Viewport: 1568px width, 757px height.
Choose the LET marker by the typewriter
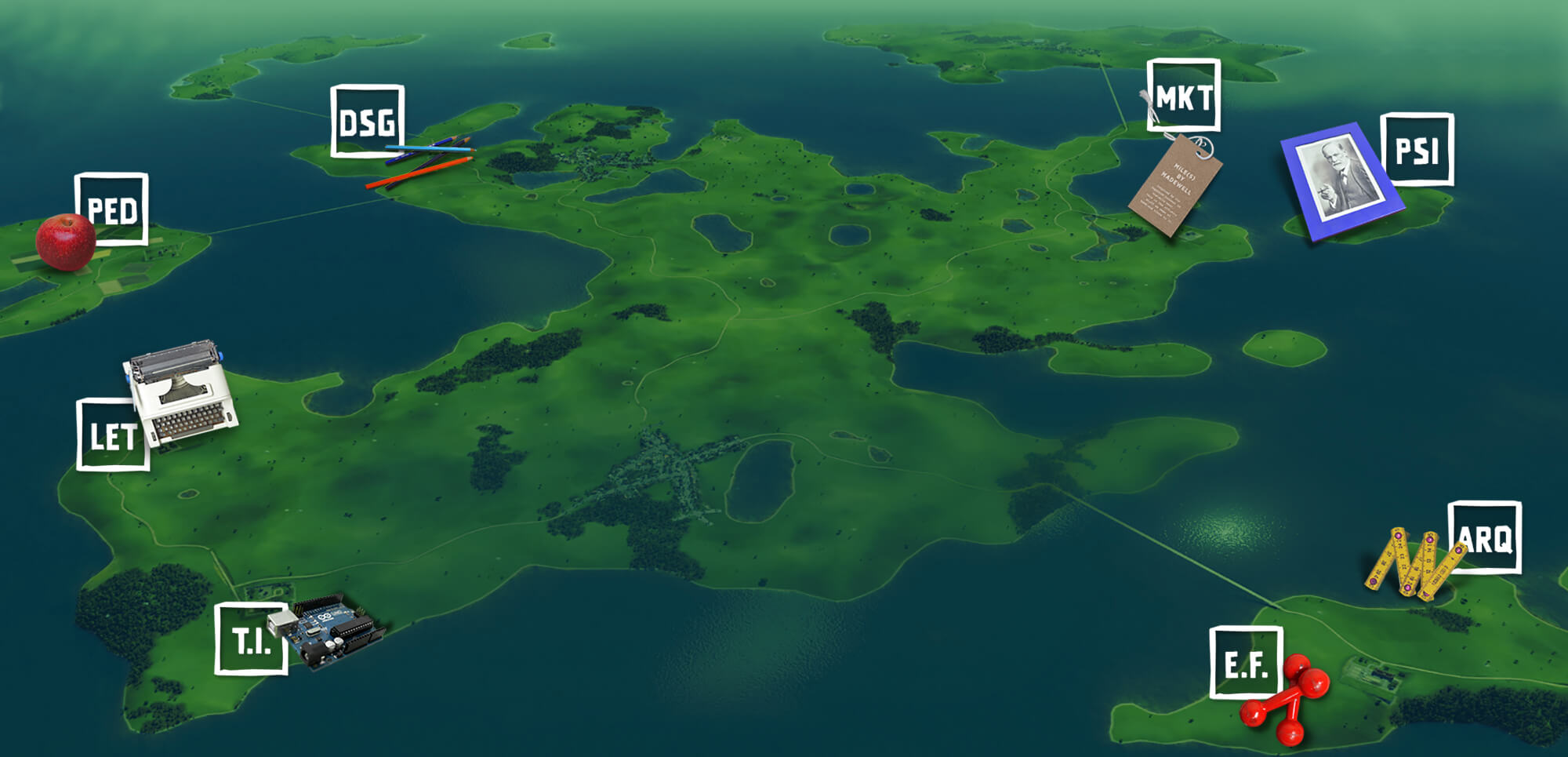point(113,435)
